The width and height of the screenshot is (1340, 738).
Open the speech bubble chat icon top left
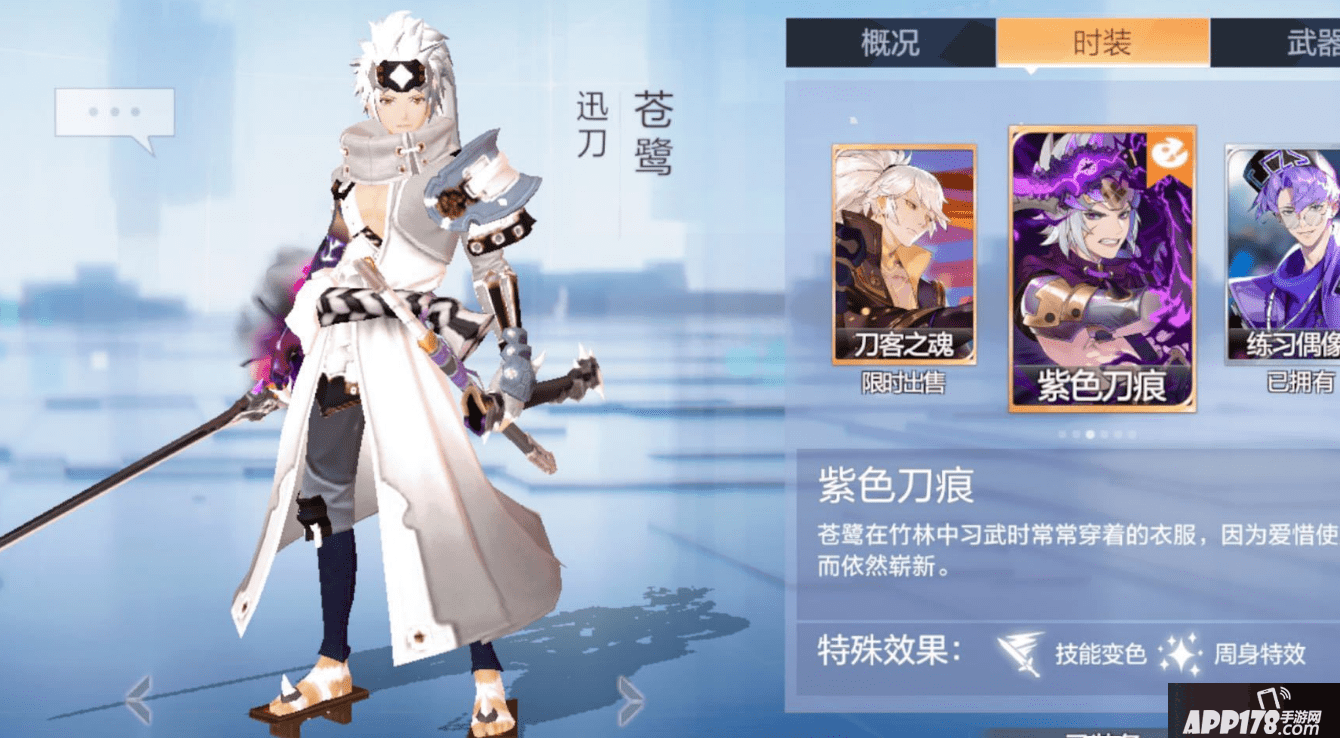click(117, 113)
